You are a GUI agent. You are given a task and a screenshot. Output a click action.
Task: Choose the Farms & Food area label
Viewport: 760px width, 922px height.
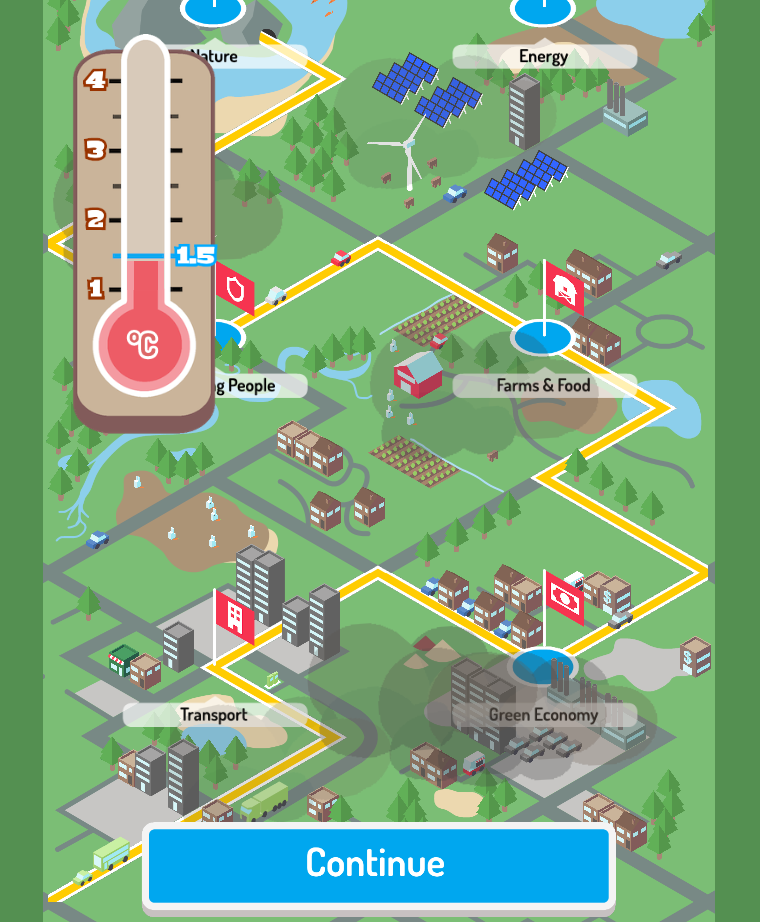[x=544, y=385]
